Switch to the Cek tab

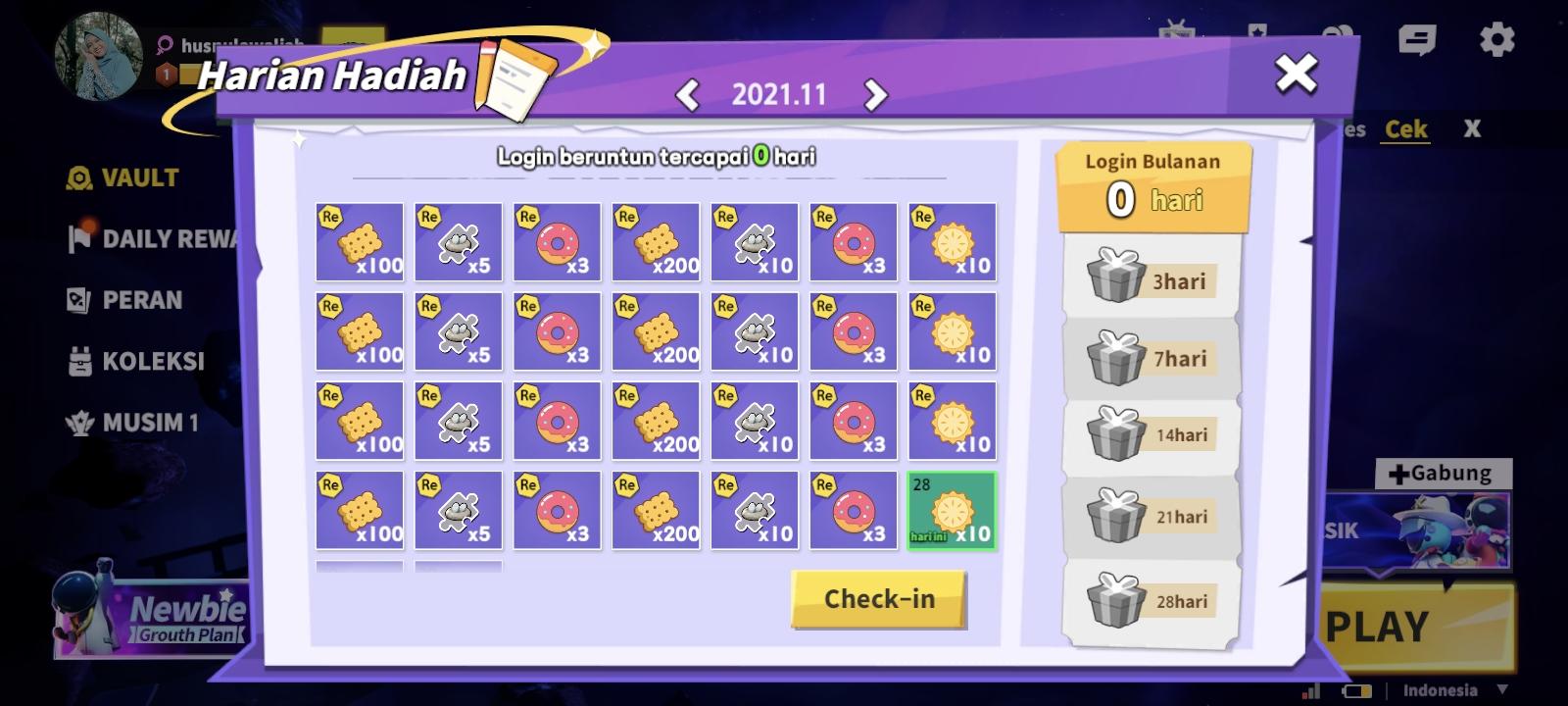(1405, 128)
